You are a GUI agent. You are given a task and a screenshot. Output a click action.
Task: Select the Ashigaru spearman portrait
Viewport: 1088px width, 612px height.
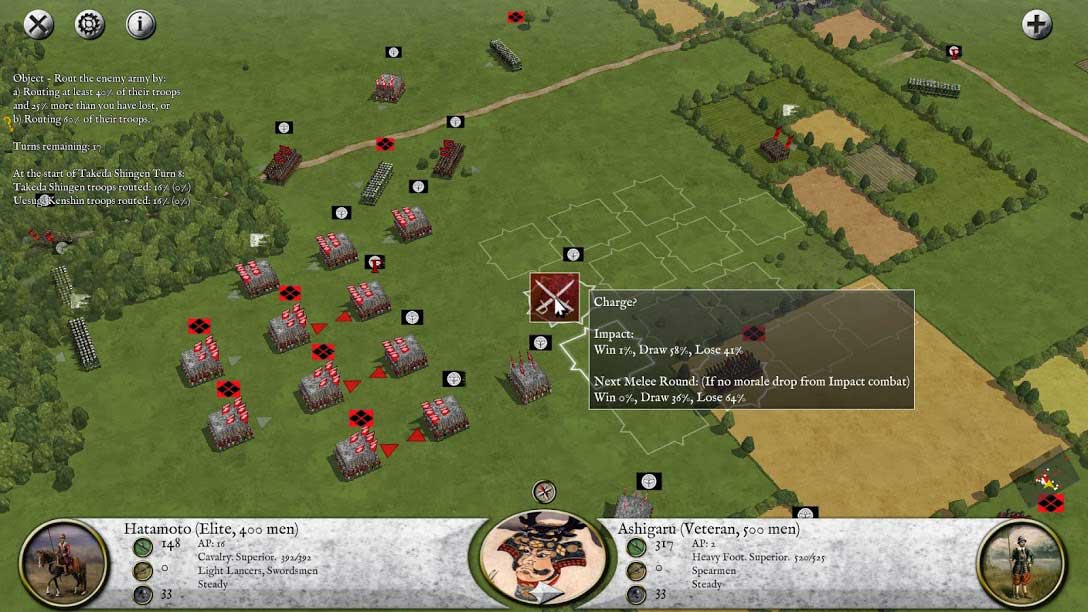(x=1022, y=563)
